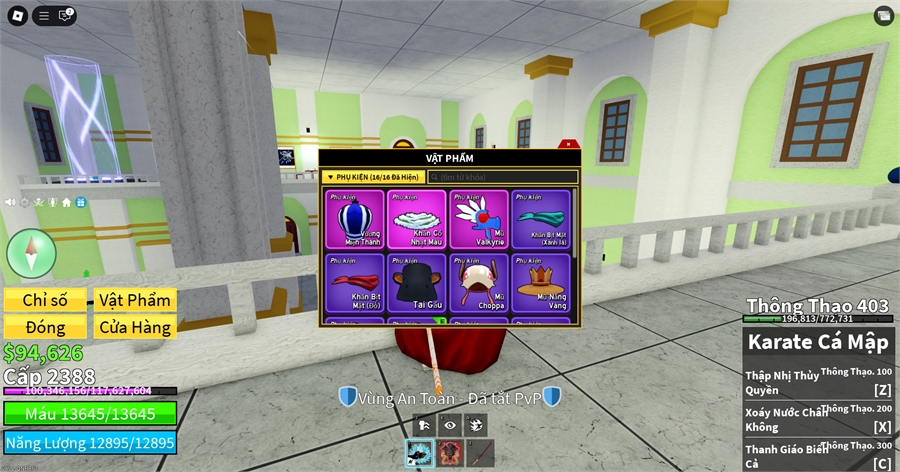Open the Cửa Hàng shop

point(134,327)
